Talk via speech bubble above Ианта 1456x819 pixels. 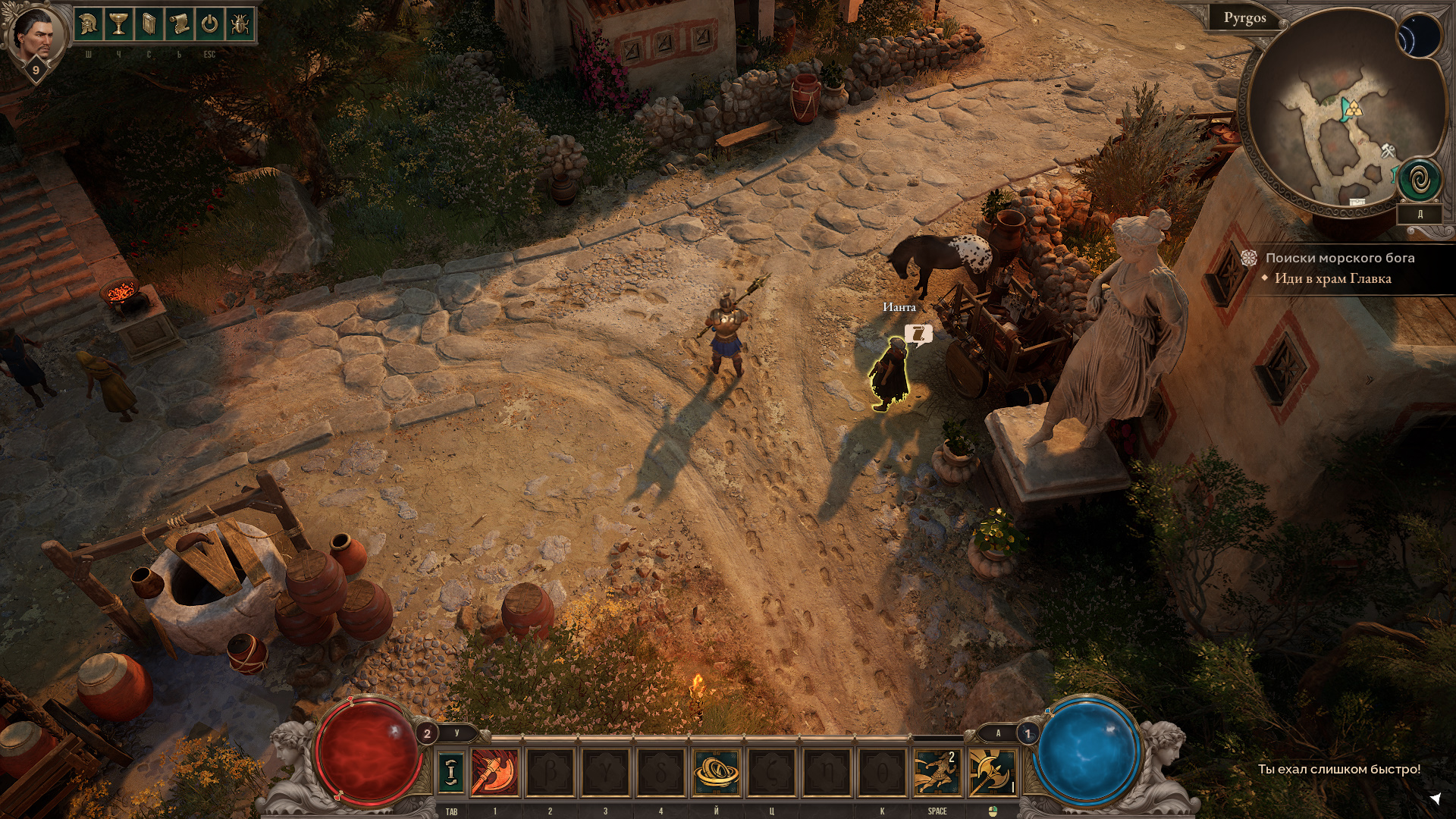[x=918, y=334]
